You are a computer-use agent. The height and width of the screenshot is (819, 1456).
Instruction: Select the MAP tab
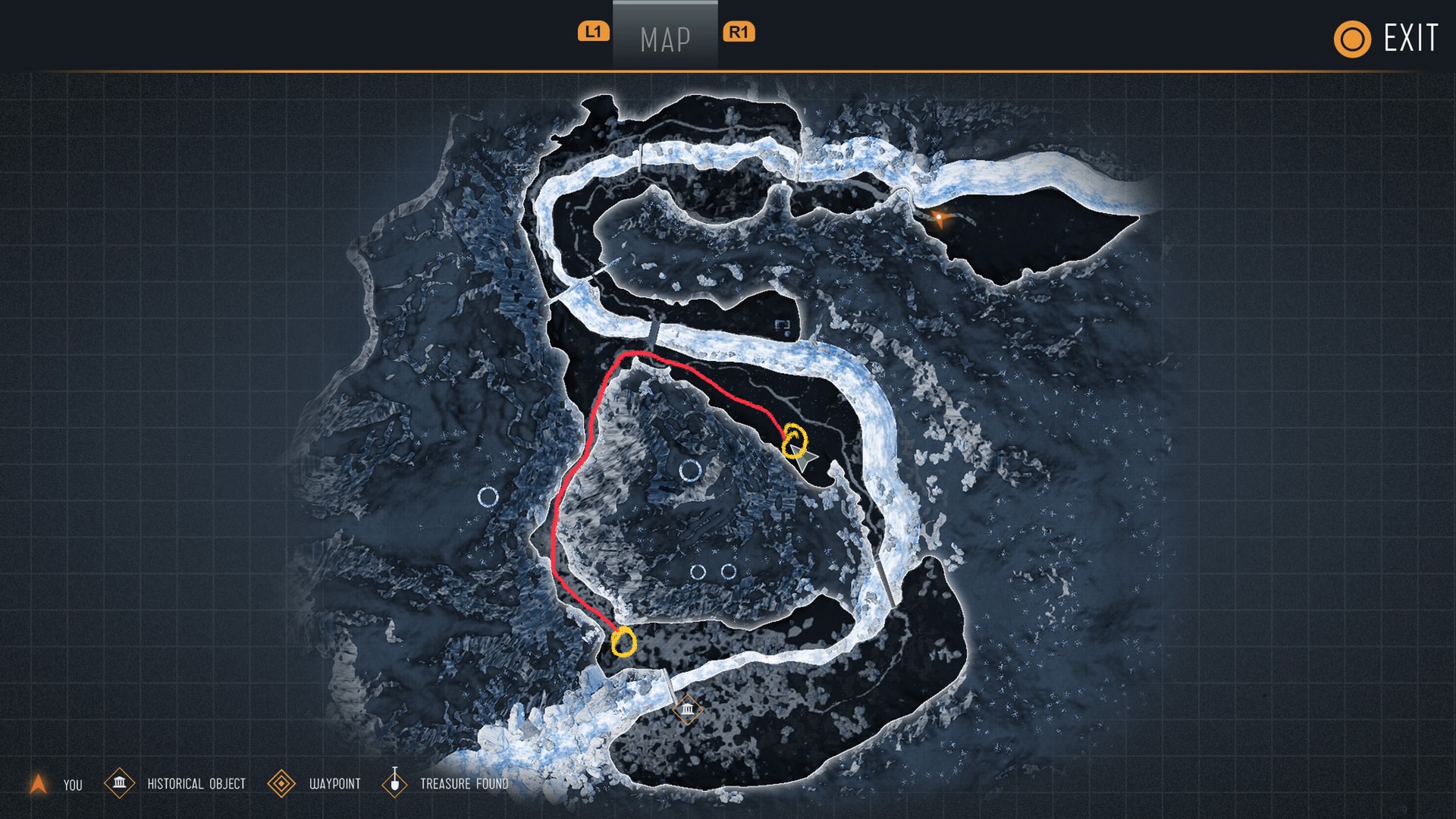665,38
